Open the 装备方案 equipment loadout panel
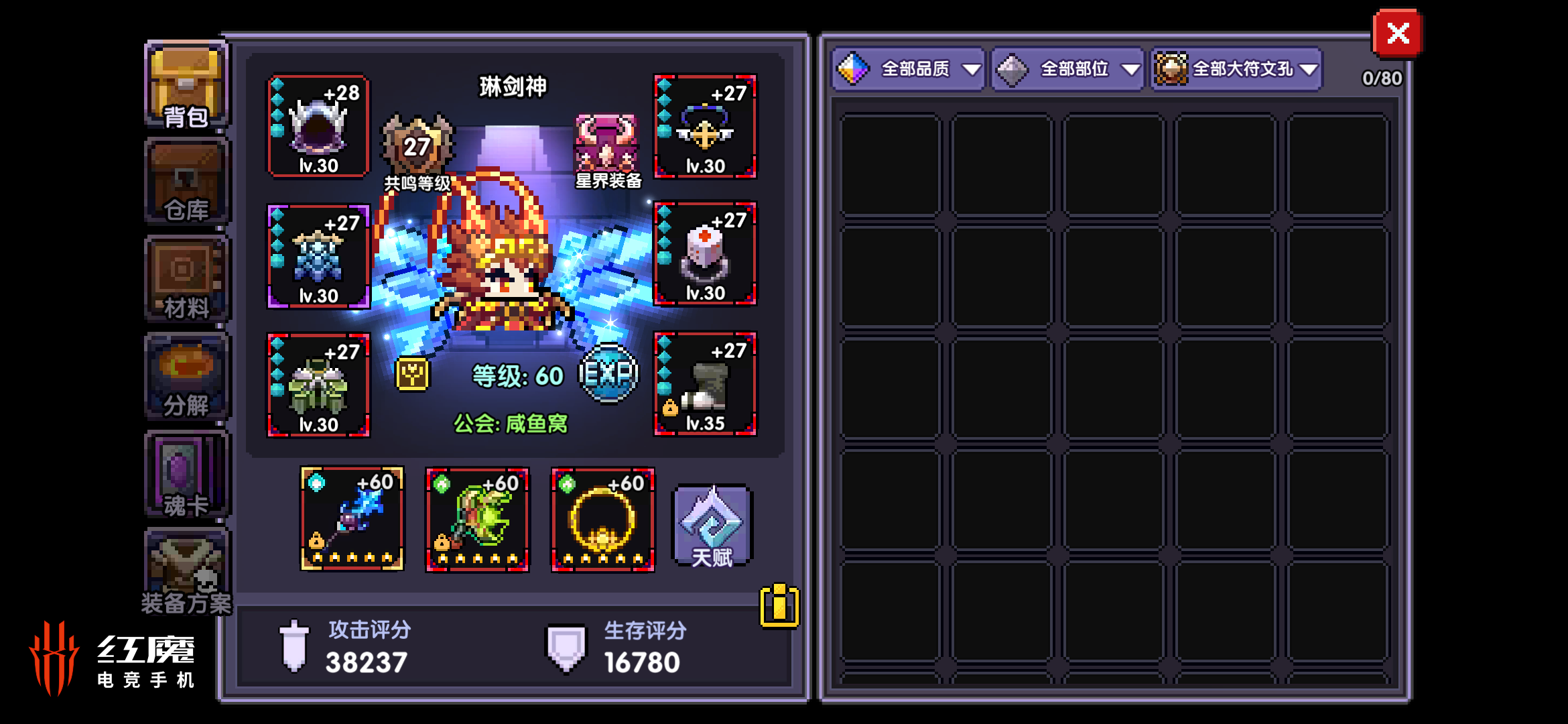 186,570
